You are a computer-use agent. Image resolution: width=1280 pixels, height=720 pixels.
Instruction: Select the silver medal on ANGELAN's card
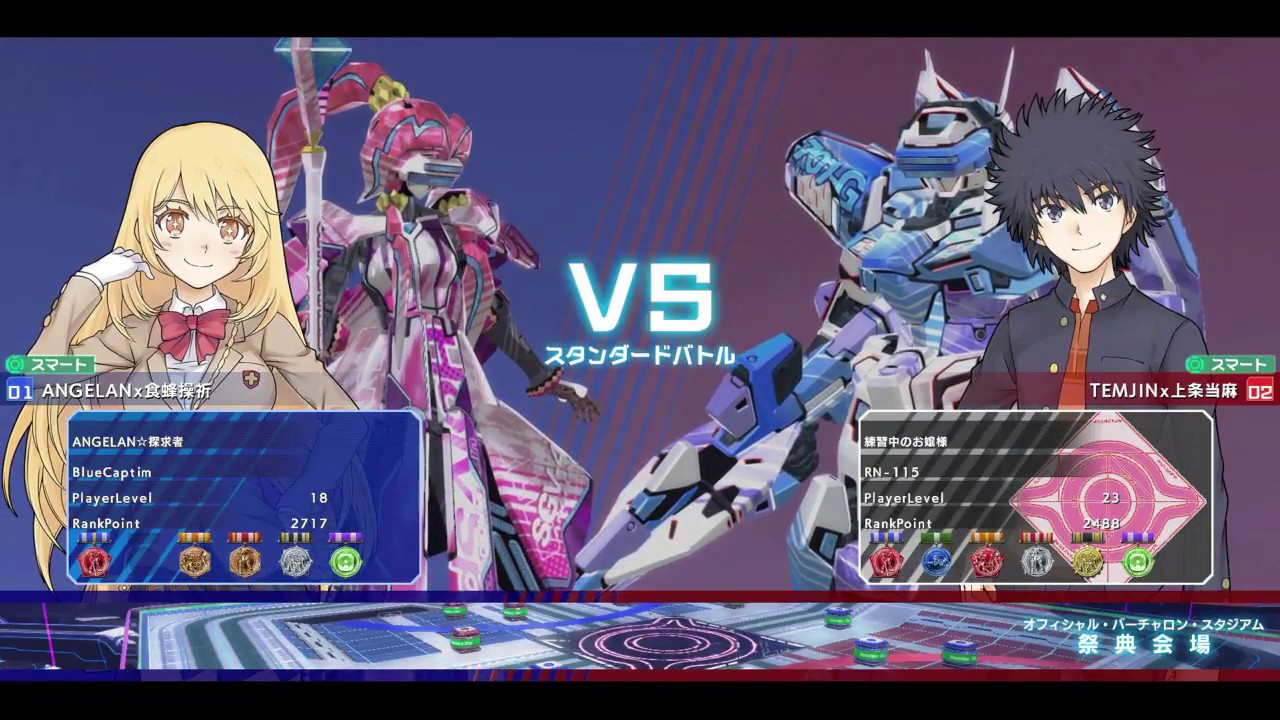coord(295,562)
